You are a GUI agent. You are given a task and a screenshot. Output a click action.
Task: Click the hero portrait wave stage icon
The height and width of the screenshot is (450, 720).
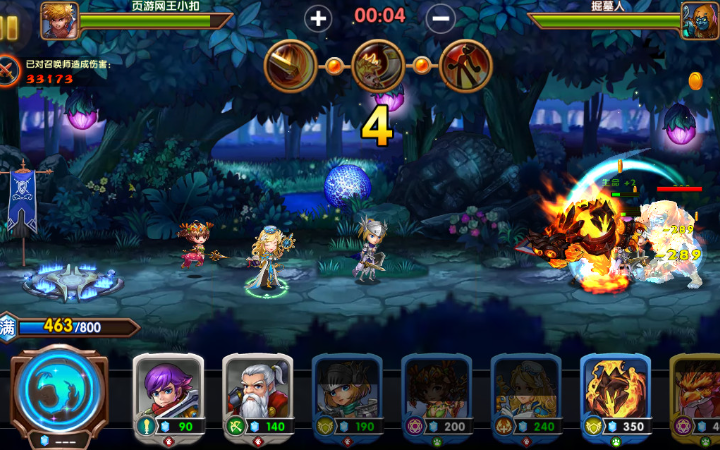click(x=378, y=66)
